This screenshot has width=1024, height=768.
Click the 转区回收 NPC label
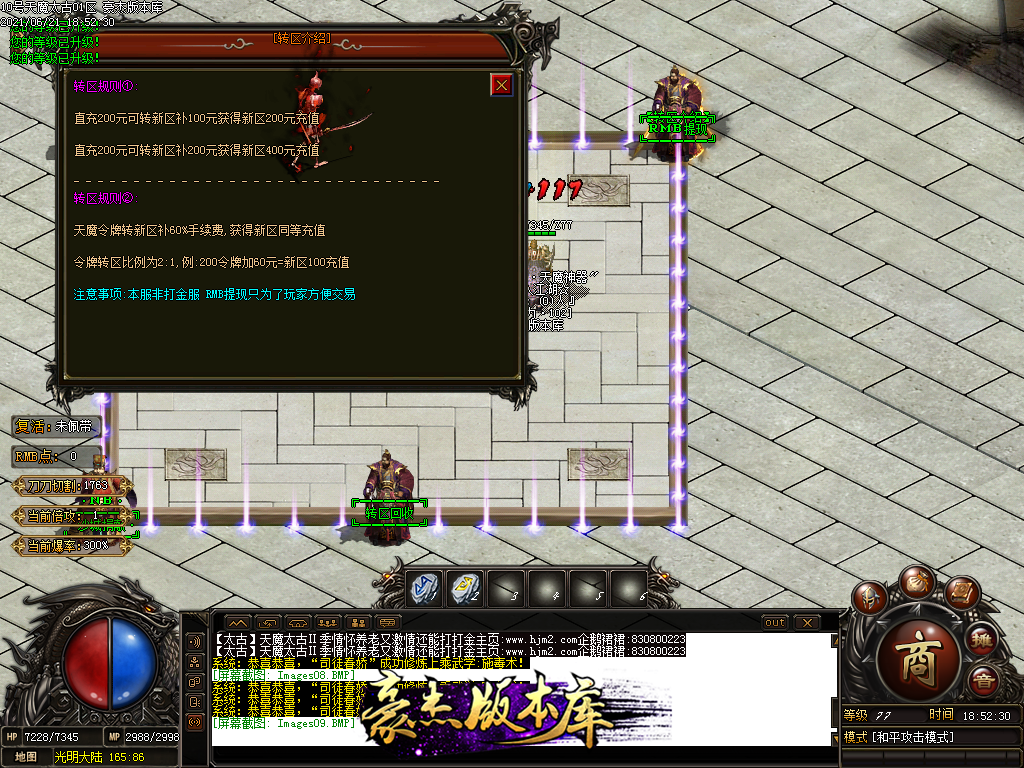click(x=388, y=514)
